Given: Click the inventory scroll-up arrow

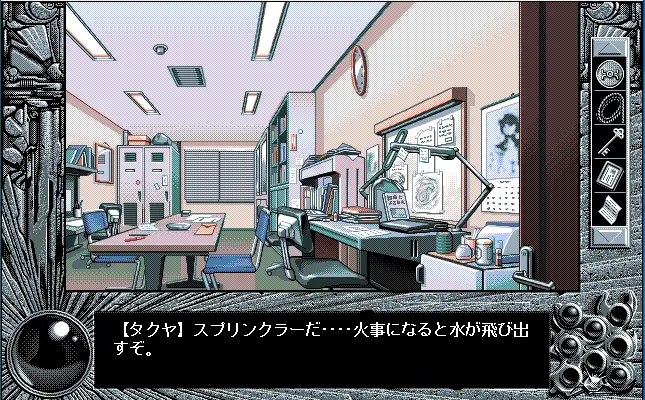Looking at the screenshot, I should (x=608, y=47).
